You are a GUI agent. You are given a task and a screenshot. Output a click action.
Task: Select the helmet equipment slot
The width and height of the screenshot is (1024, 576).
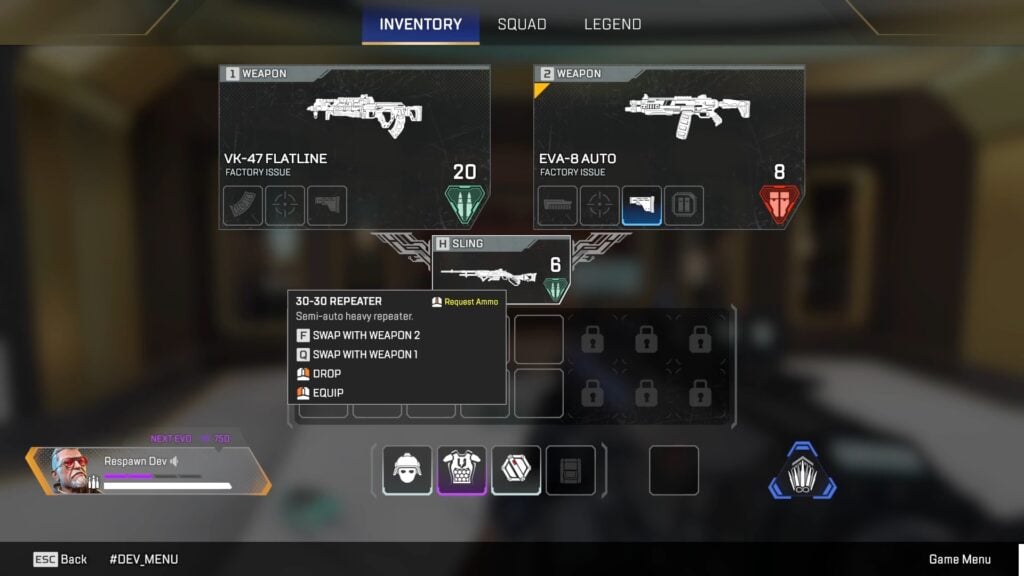pos(407,470)
